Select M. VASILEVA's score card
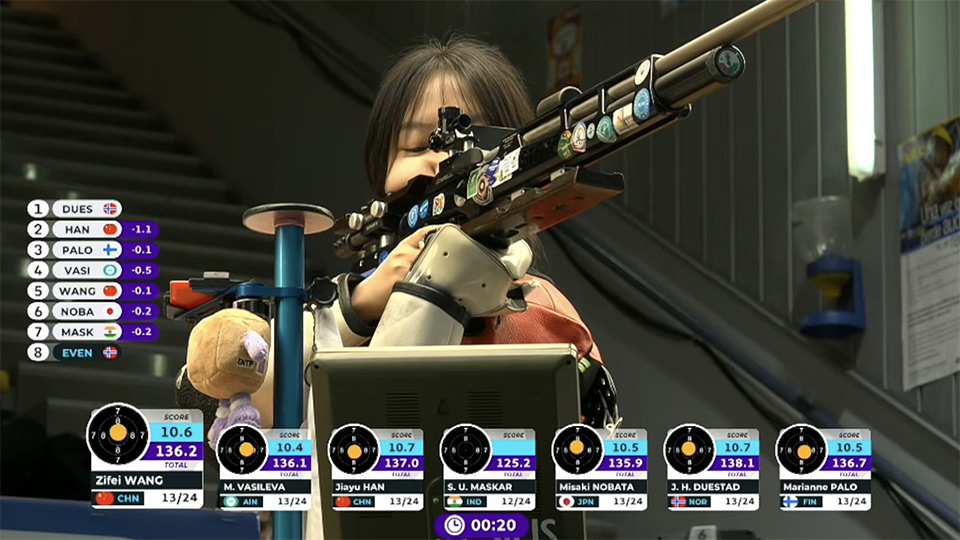960x540 pixels. 264,468
